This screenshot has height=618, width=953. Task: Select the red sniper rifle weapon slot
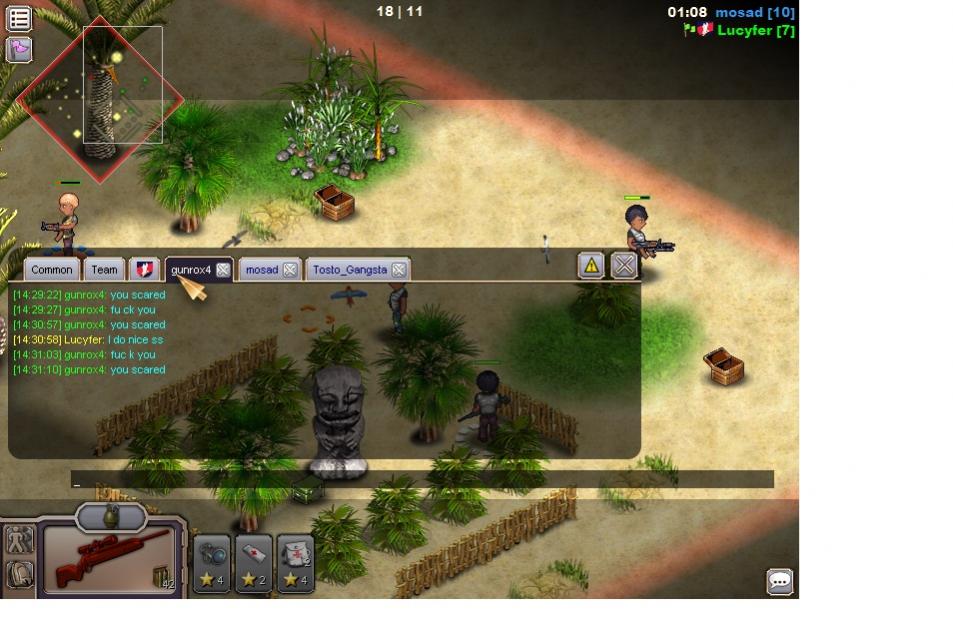pyautogui.click(x=110, y=559)
